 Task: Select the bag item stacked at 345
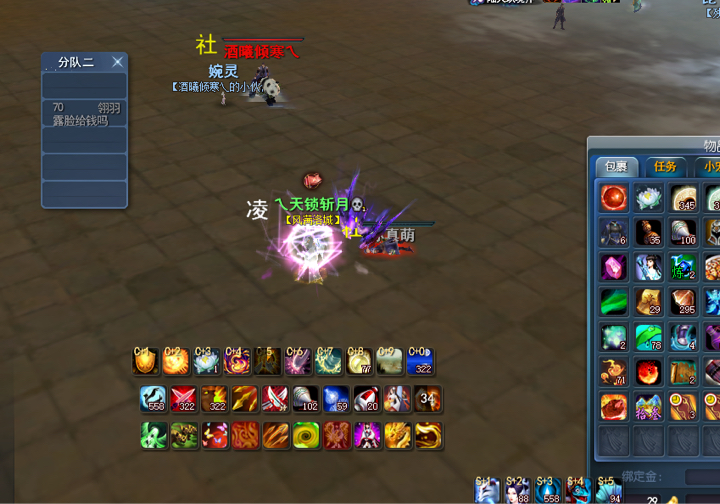click(684, 198)
